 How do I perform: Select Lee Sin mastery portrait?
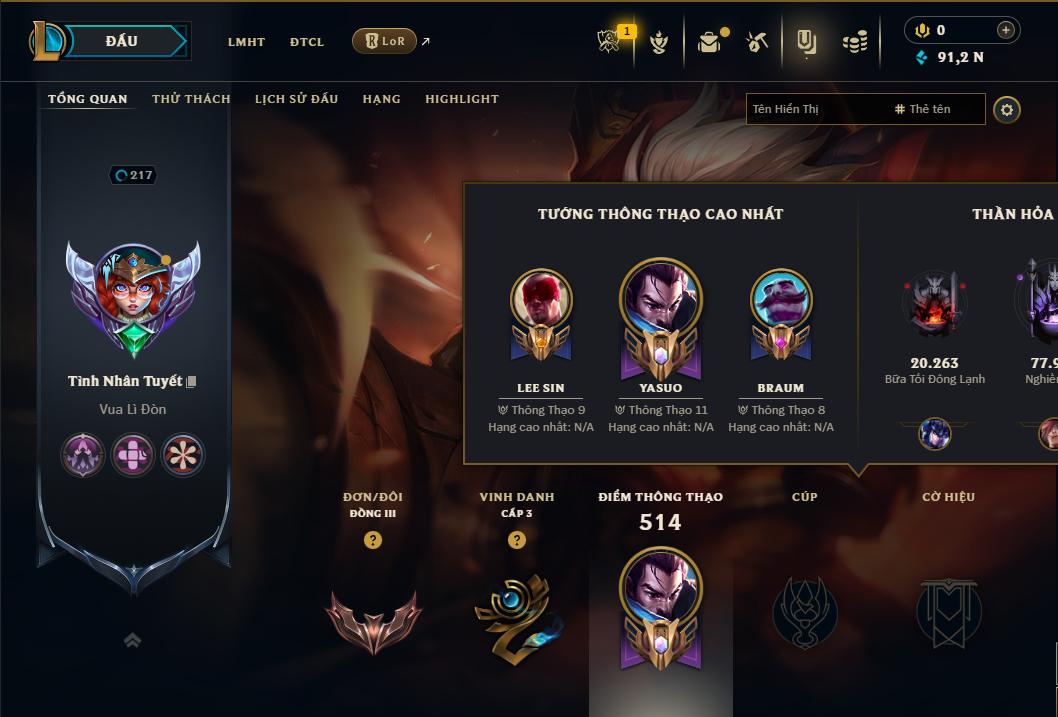(541, 299)
